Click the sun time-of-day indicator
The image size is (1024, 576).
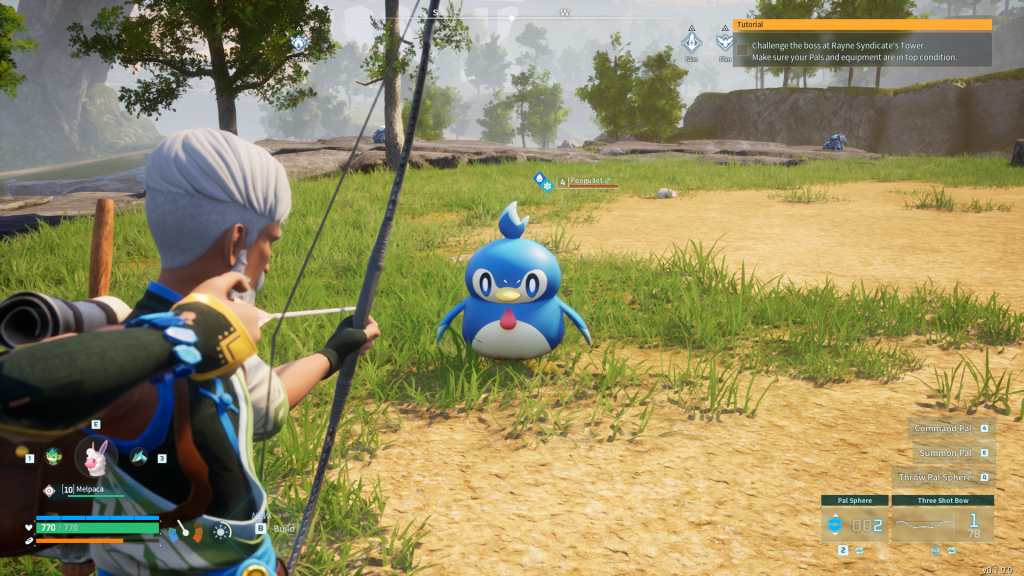pyautogui.click(x=221, y=532)
